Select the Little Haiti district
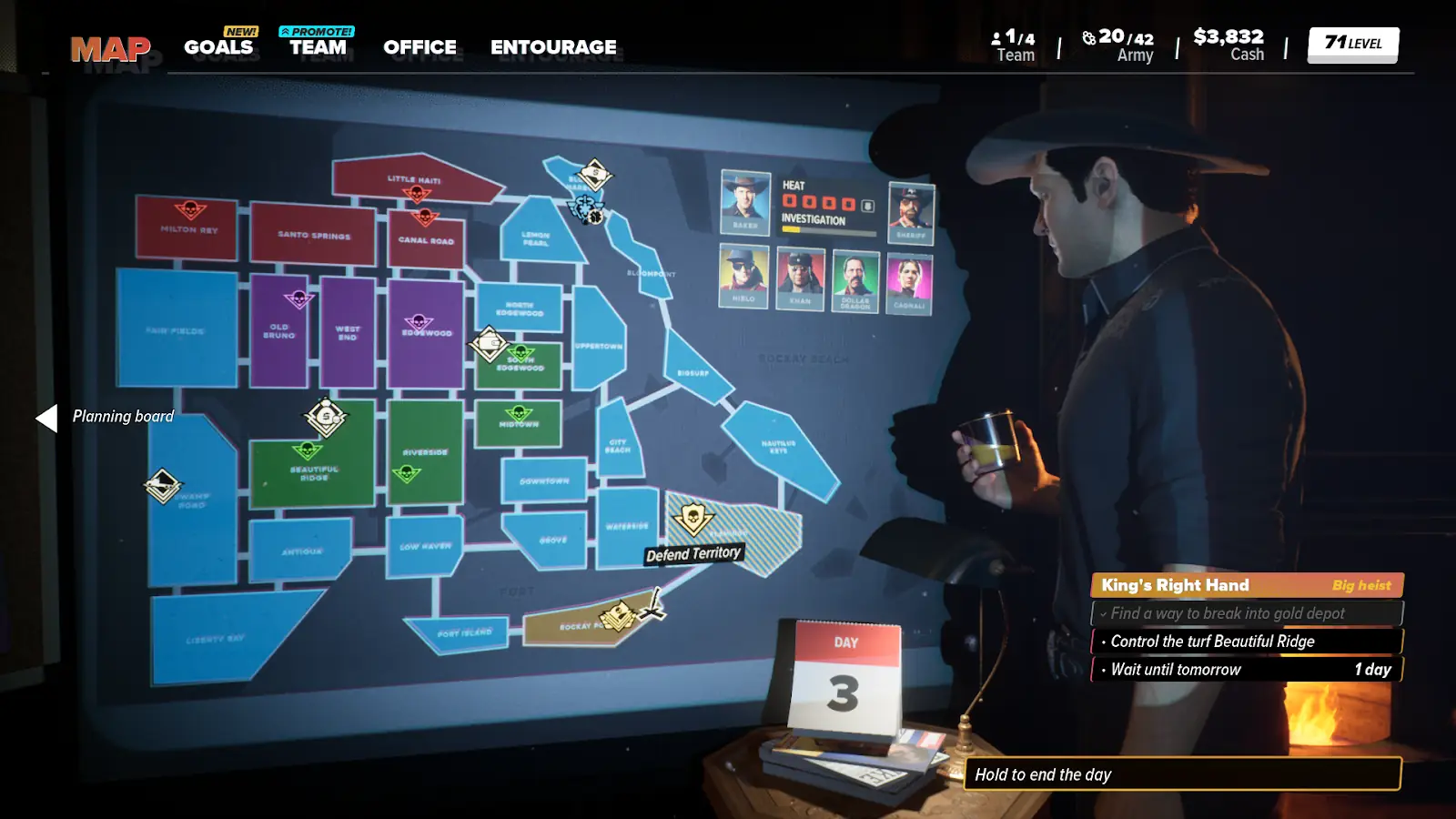The image size is (1456, 819). [x=414, y=178]
